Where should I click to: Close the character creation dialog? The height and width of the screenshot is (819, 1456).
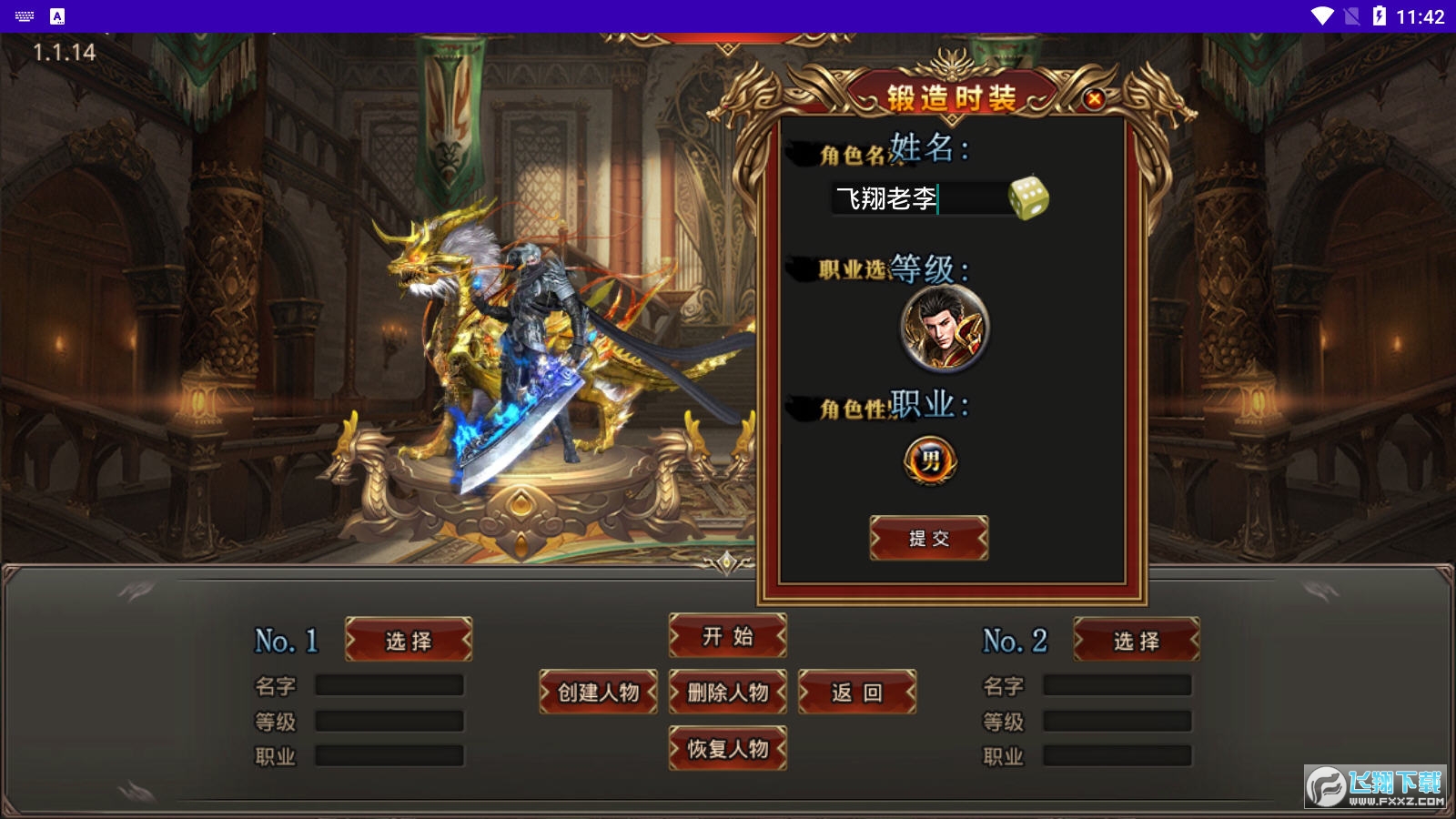point(1095,99)
